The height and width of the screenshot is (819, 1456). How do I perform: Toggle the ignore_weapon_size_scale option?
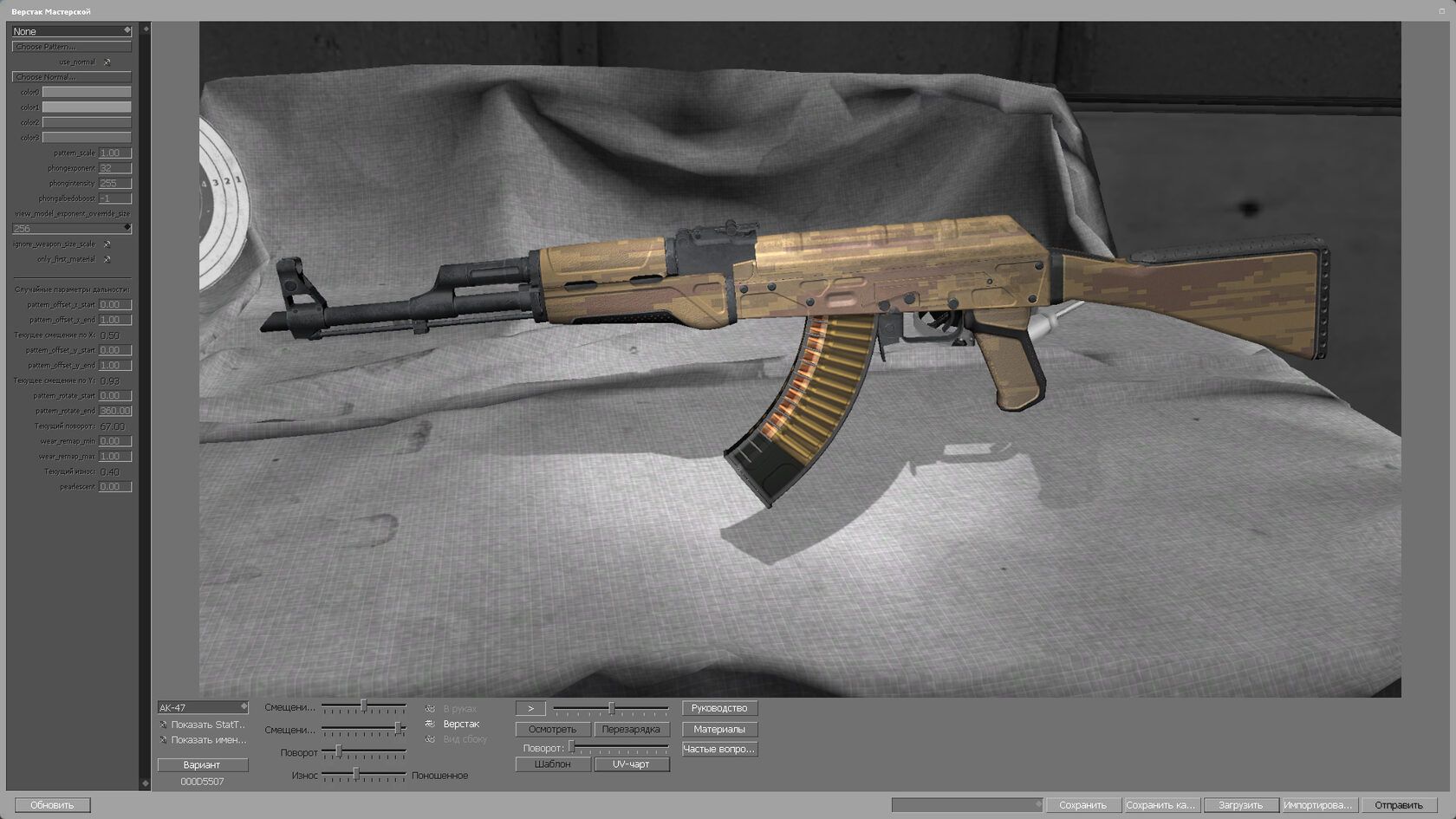(107, 244)
